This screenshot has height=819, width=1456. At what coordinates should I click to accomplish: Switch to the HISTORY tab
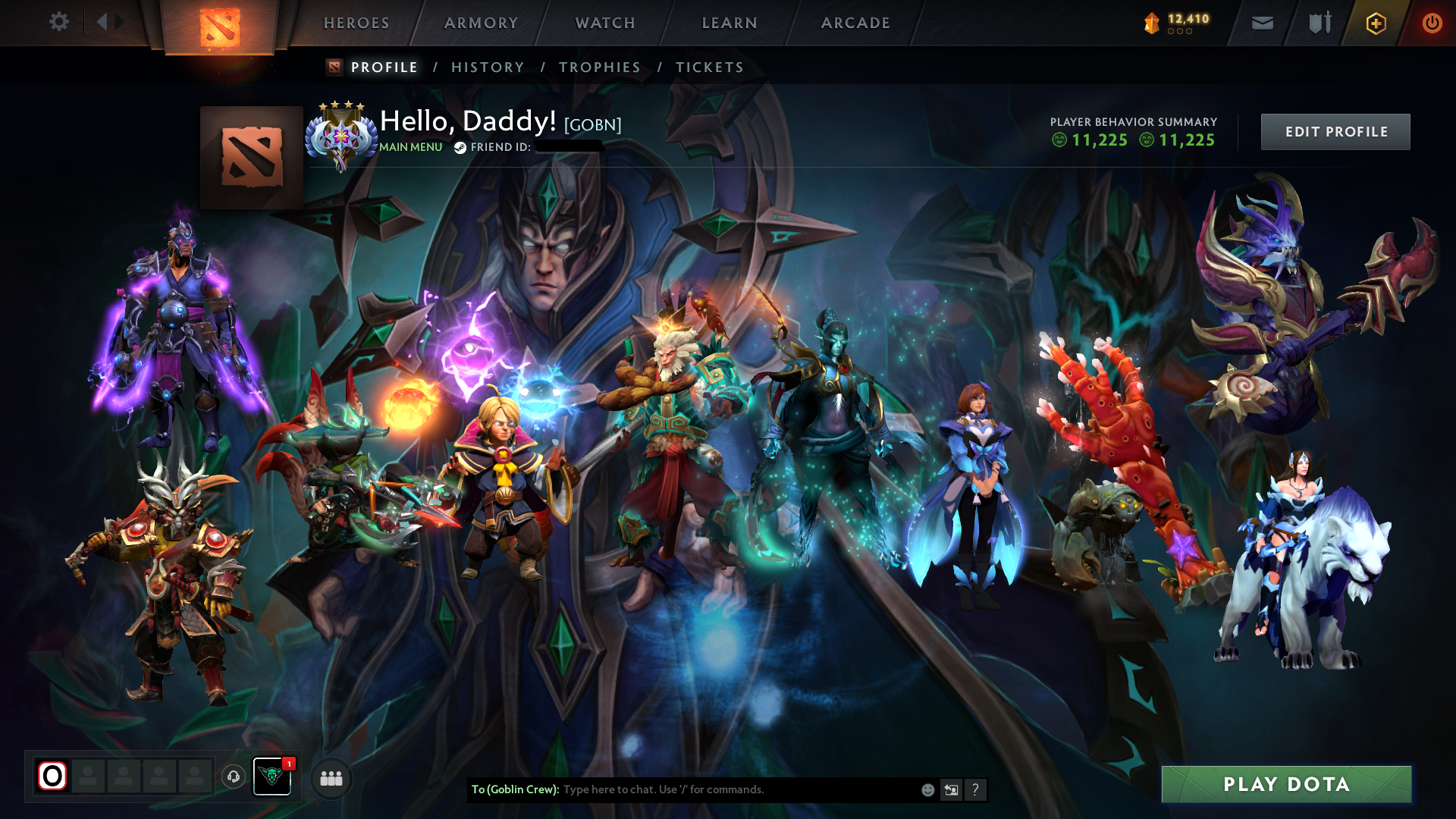click(487, 67)
